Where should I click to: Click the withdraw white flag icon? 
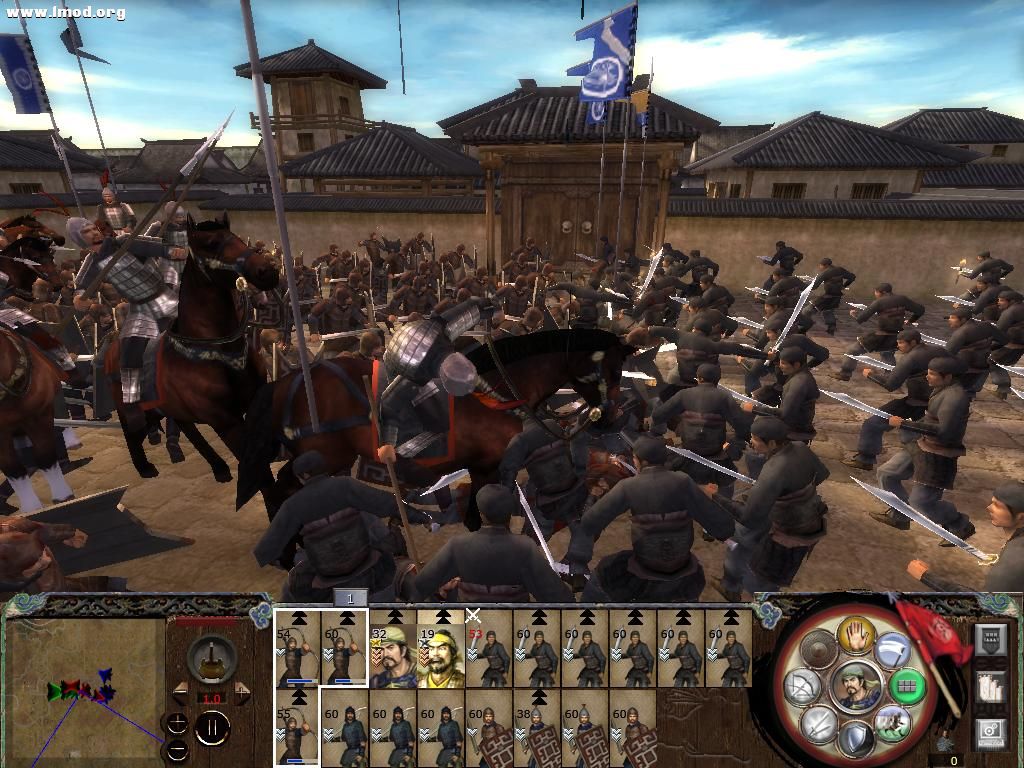(893, 652)
